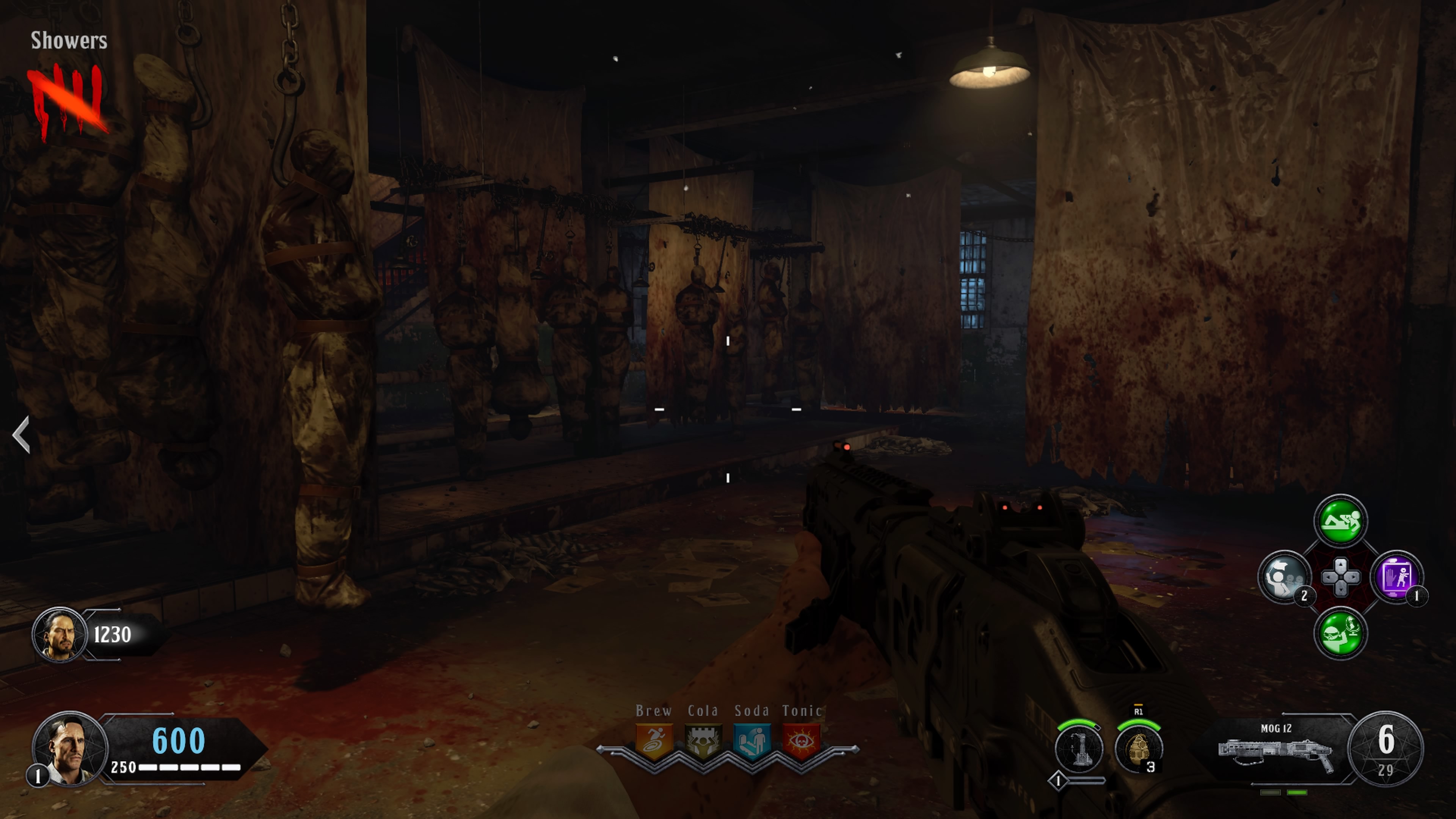The height and width of the screenshot is (819, 1456).
Task: Click the teammate portrait with 1230 points
Action: 60,635
